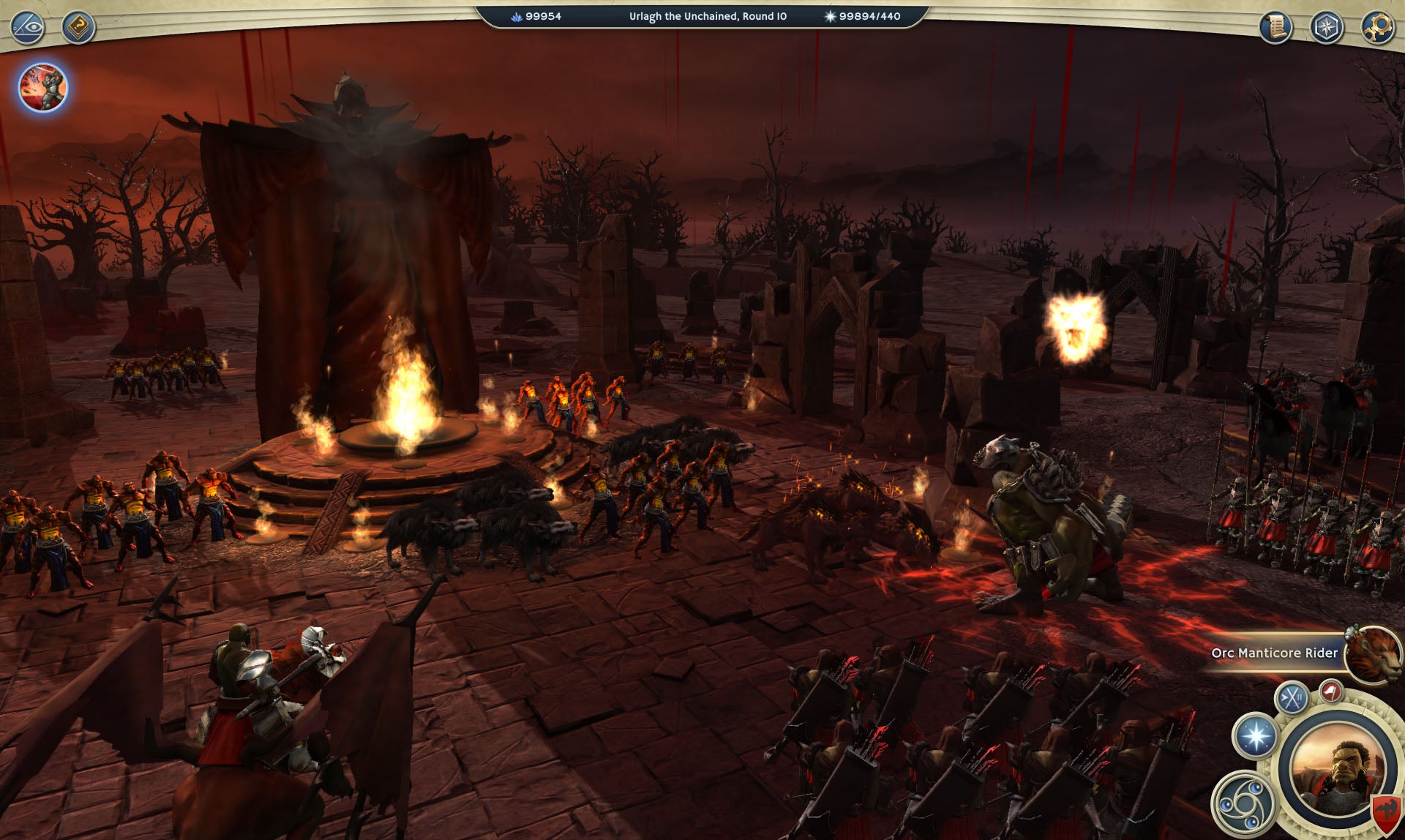Open the question mark help book

(x=78, y=27)
